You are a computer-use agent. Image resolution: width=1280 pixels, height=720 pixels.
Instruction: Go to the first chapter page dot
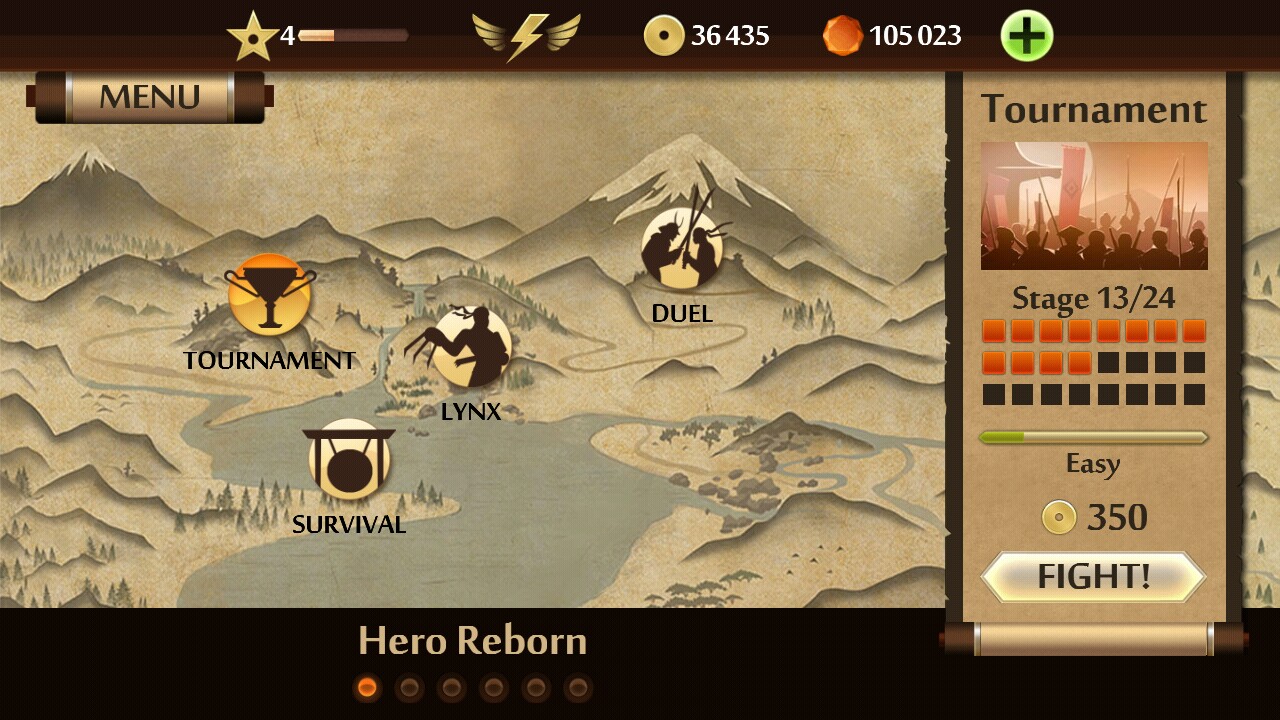coord(367,688)
